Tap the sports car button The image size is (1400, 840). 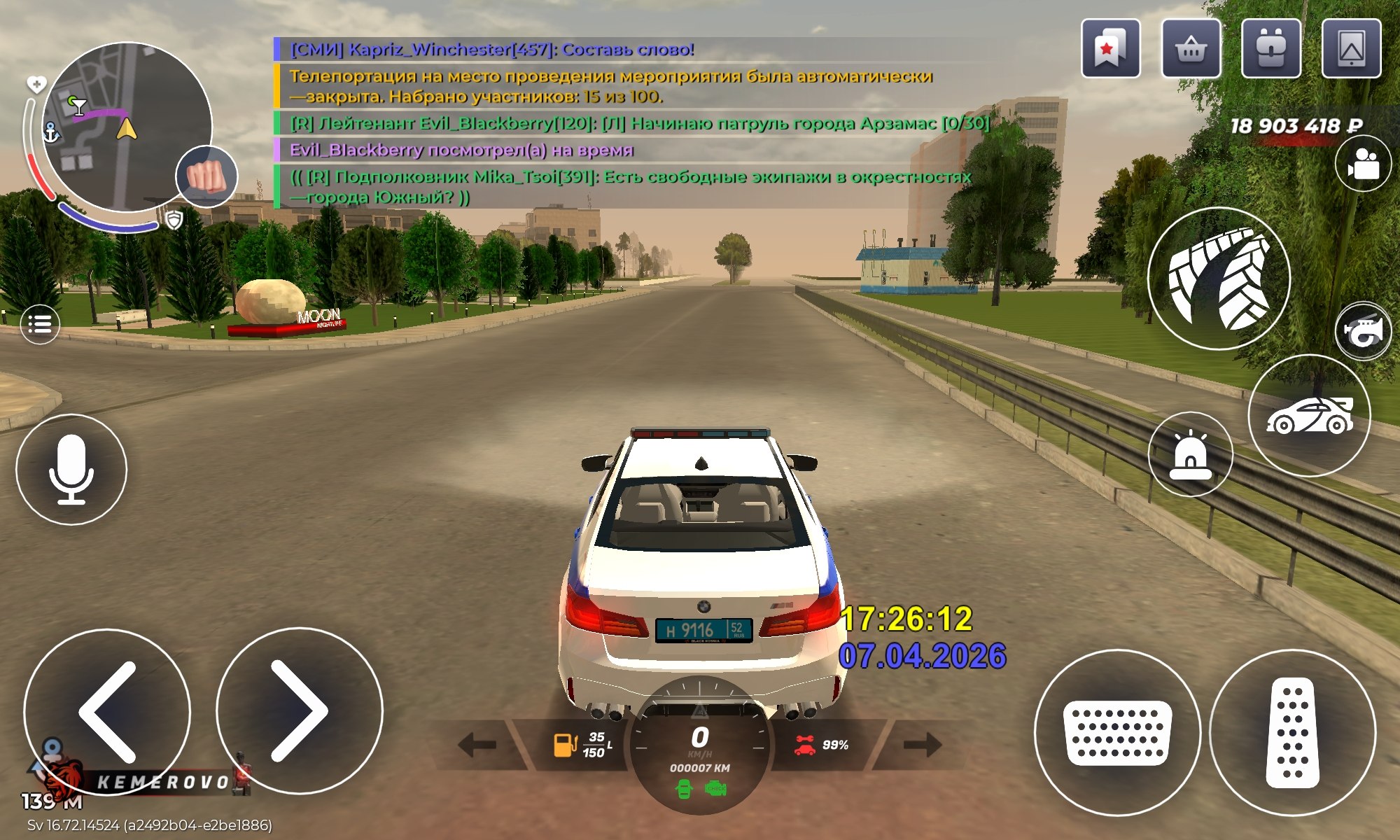point(1309,416)
